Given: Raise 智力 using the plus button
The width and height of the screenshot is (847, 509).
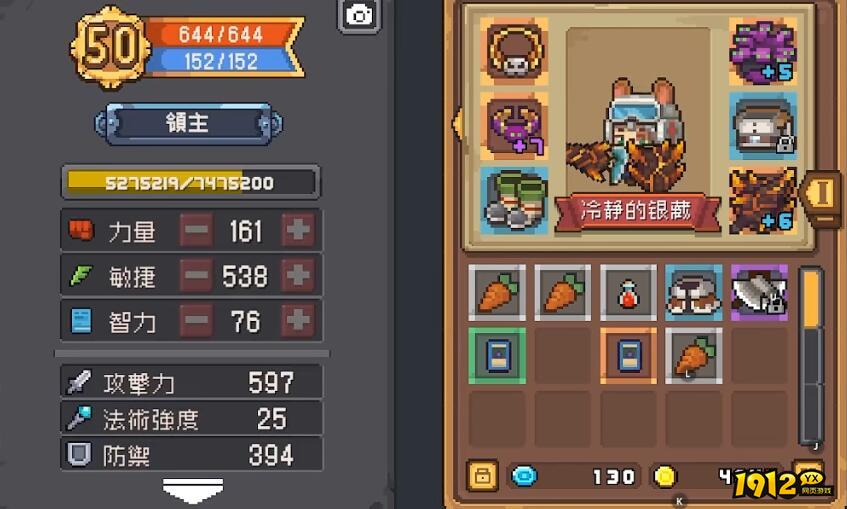Looking at the screenshot, I should pyautogui.click(x=298, y=320).
